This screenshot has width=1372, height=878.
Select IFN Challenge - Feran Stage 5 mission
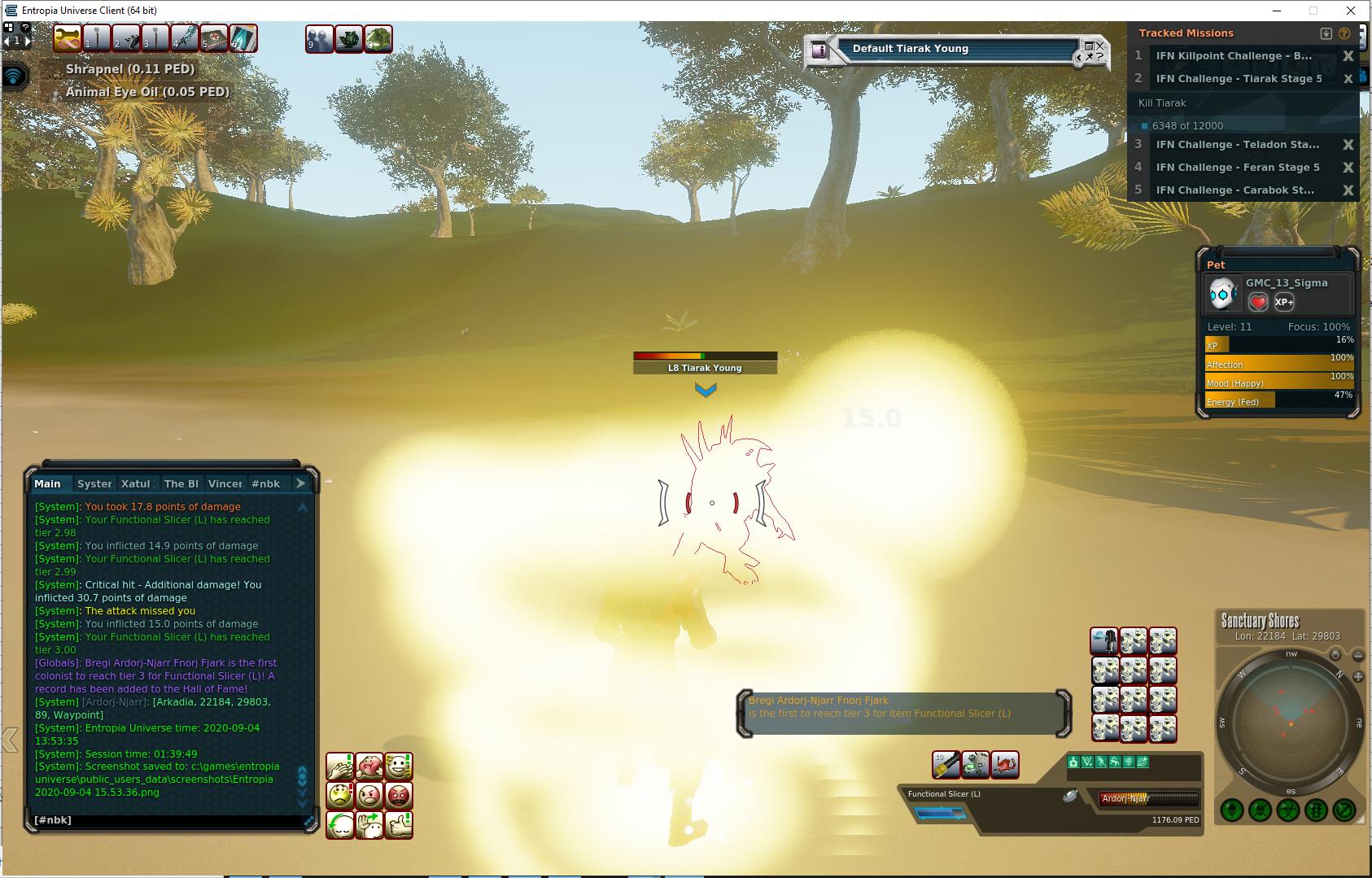tap(1237, 168)
